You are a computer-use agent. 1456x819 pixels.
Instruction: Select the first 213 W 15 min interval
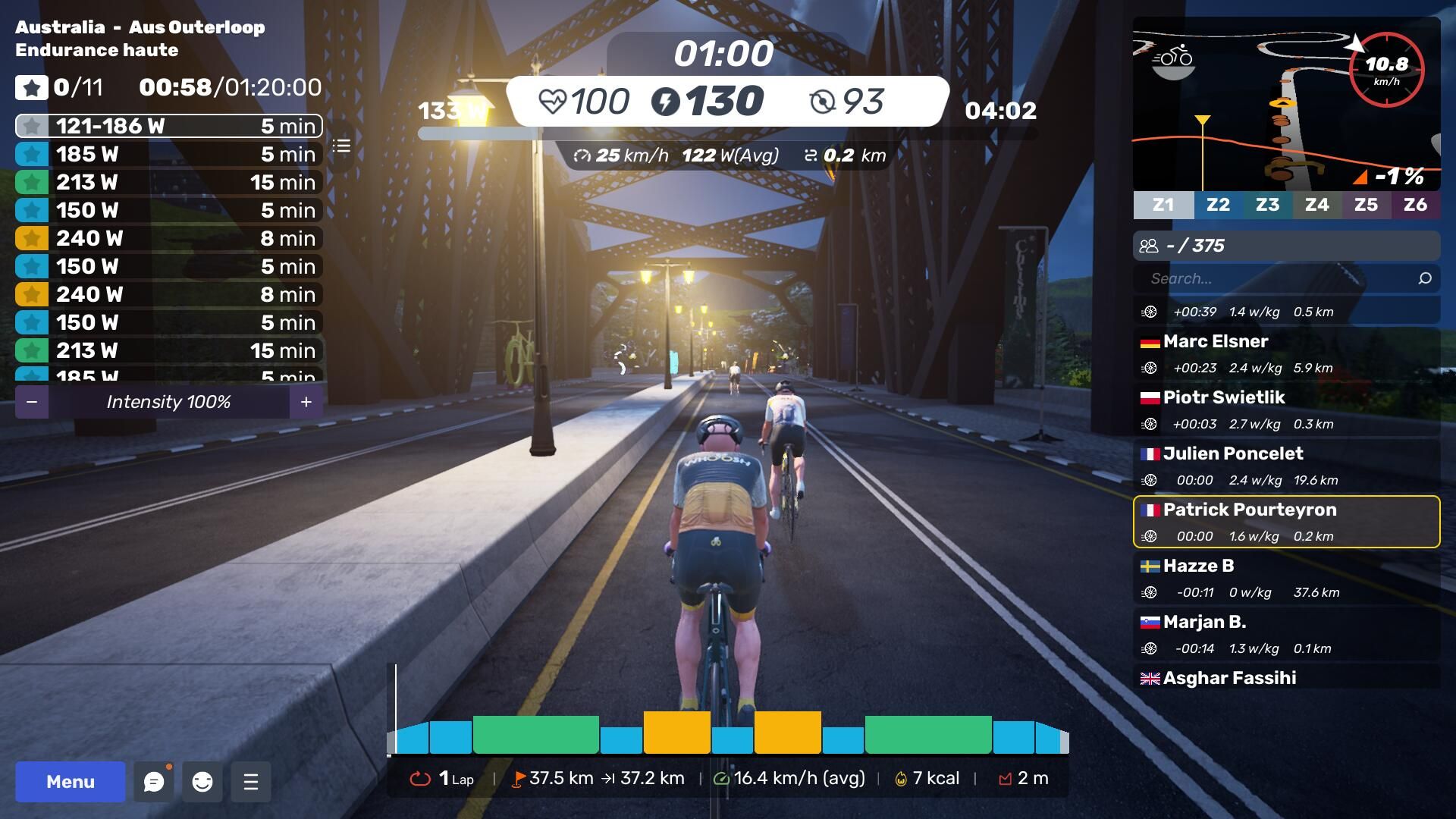pos(168,182)
